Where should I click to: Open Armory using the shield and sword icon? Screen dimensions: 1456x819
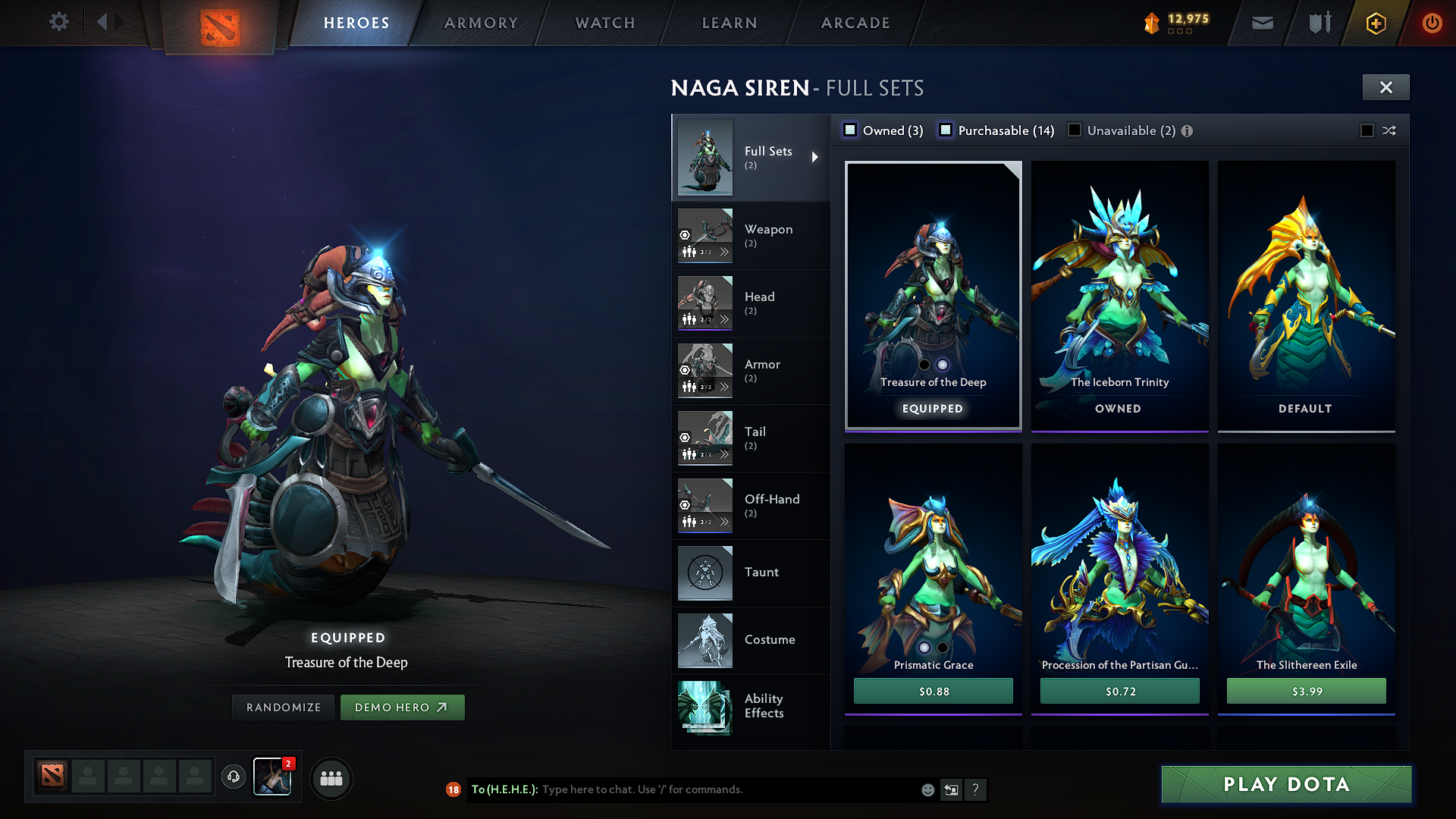click(1319, 23)
